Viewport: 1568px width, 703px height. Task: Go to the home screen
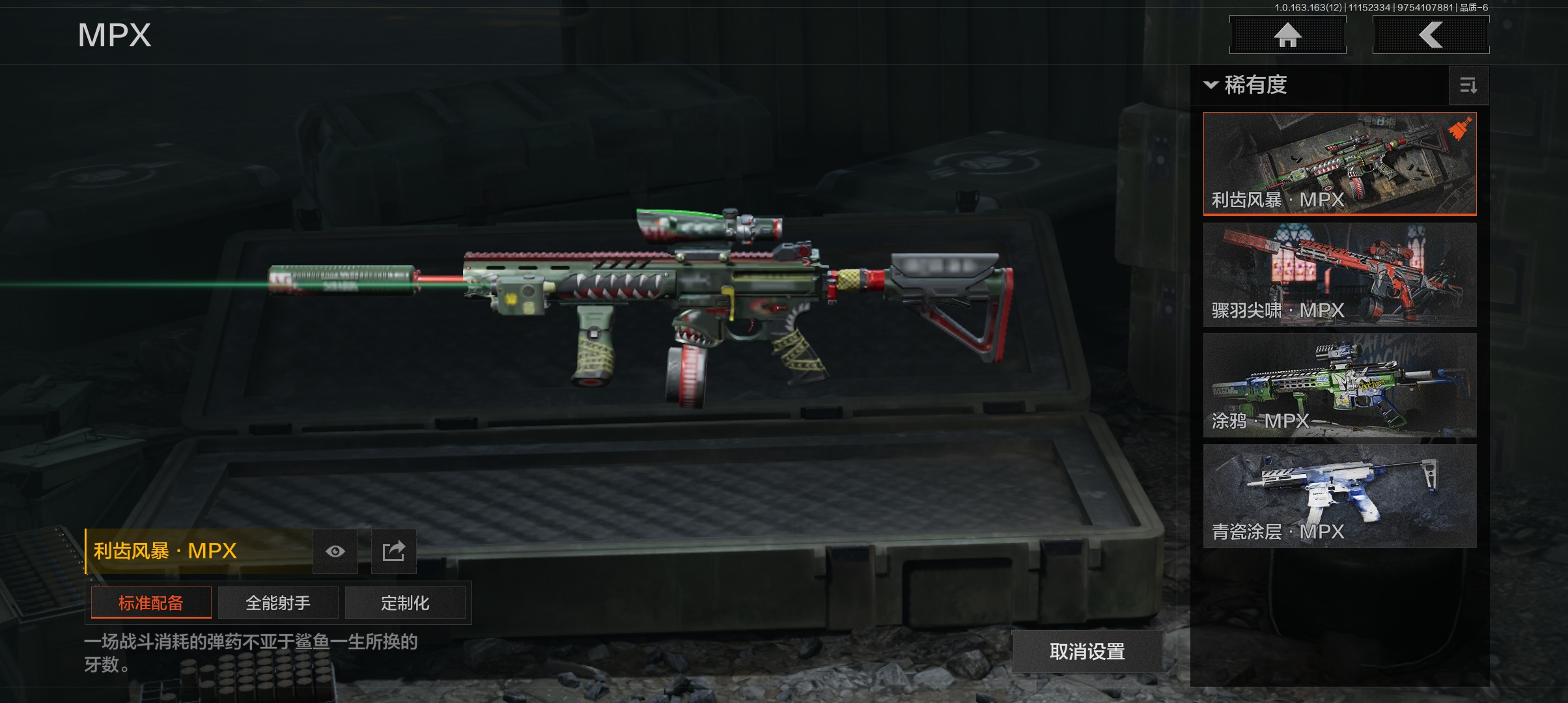pyautogui.click(x=1287, y=35)
